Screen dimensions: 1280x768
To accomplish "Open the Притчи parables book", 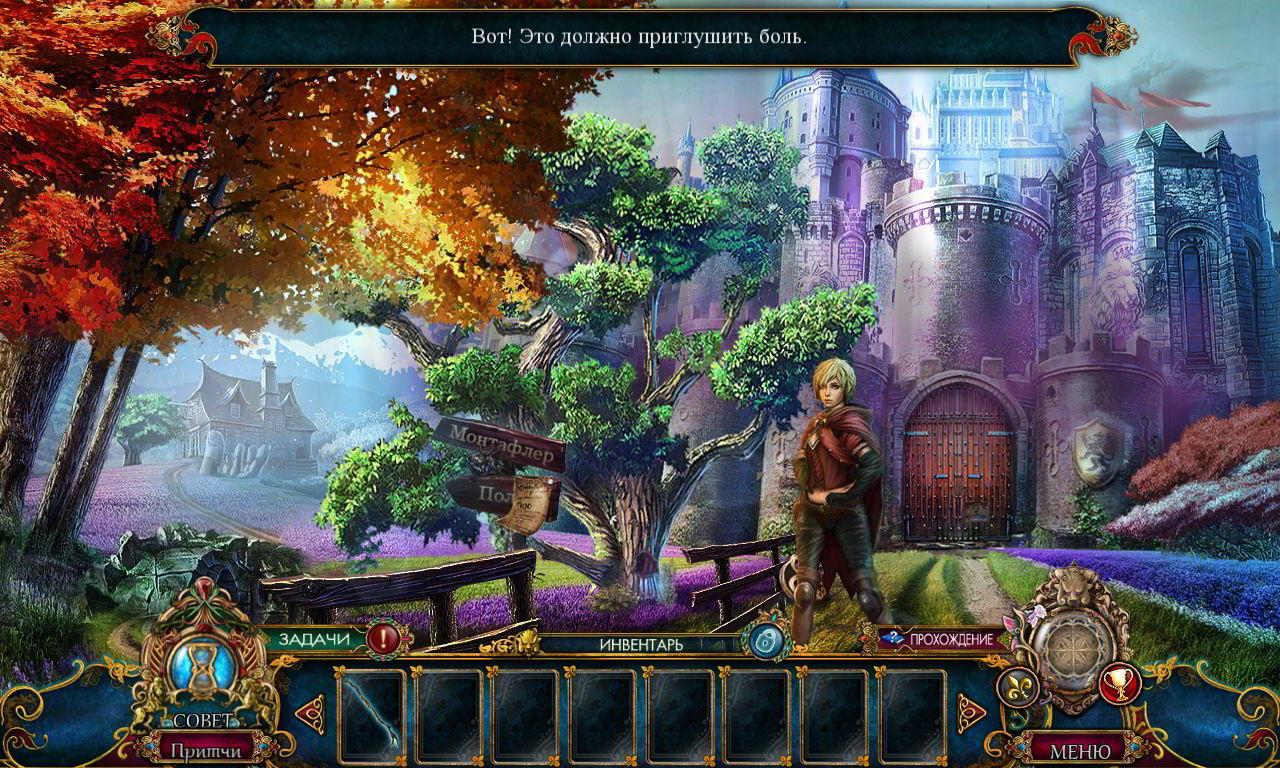I will [203, 749].
